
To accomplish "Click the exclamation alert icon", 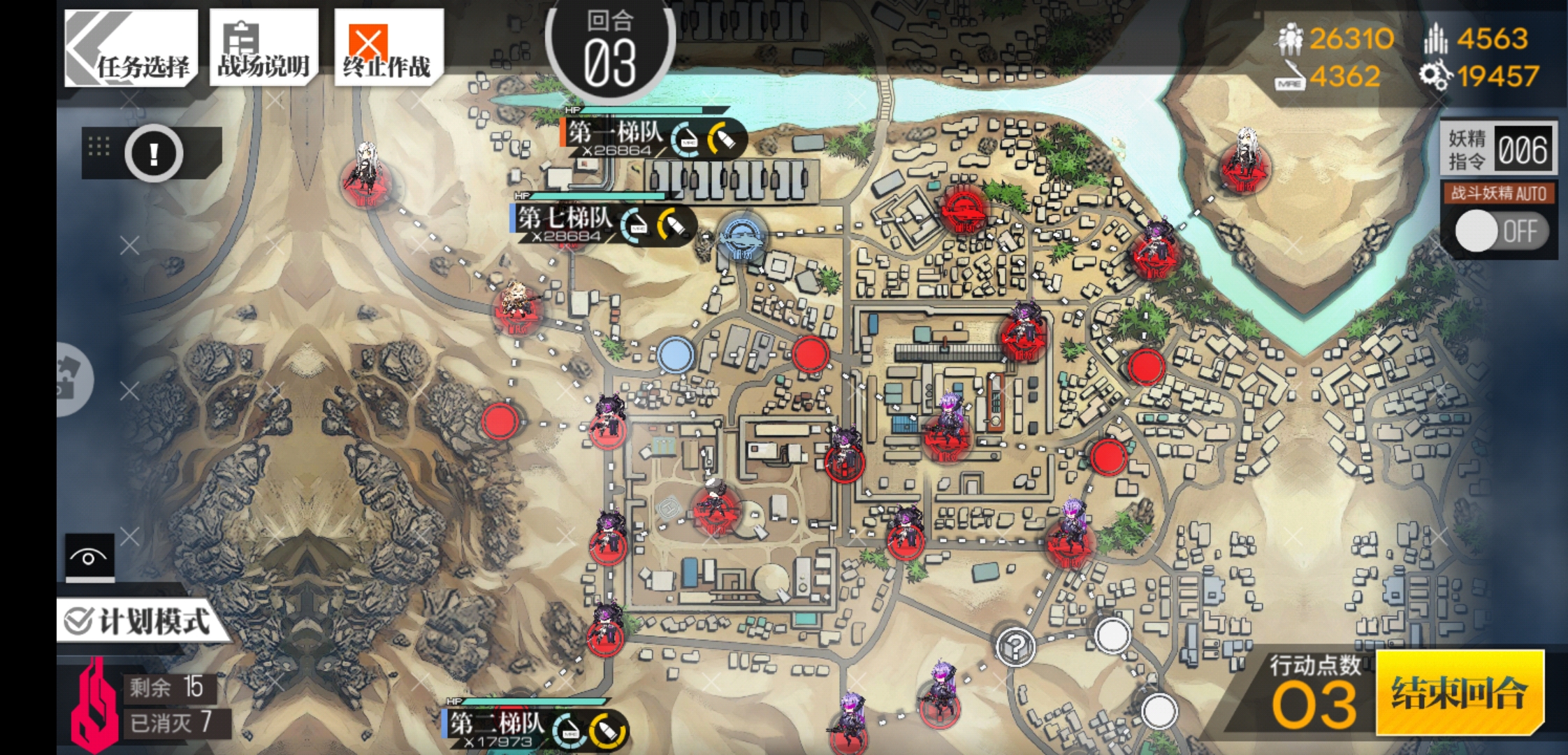I will coord(155,154).
